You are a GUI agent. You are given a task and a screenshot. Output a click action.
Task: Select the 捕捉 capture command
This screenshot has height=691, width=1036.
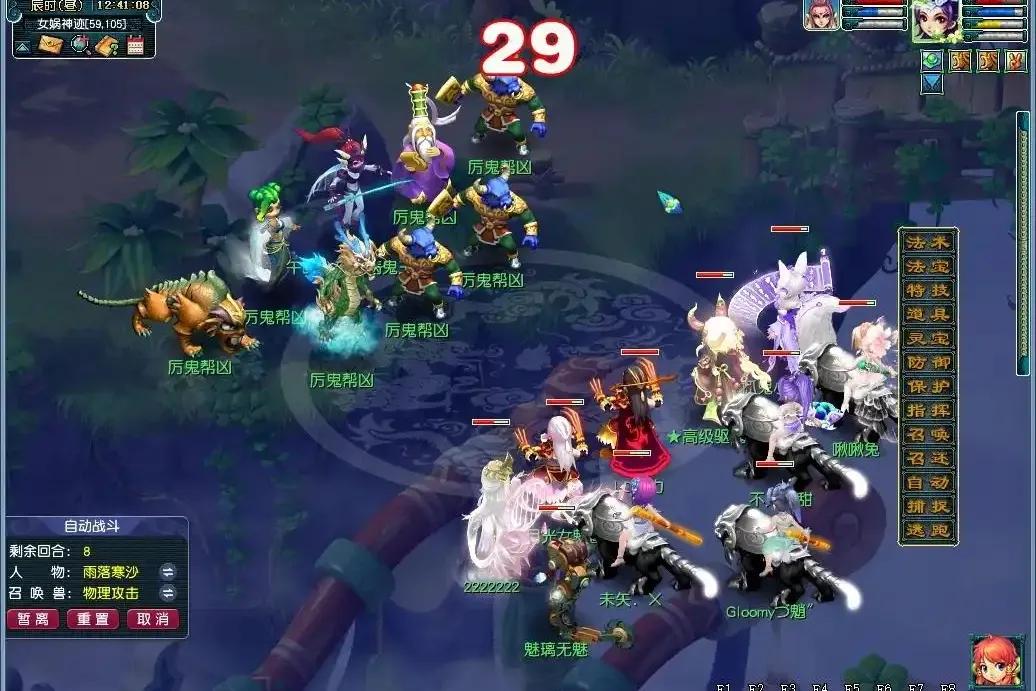coord(928,507)
